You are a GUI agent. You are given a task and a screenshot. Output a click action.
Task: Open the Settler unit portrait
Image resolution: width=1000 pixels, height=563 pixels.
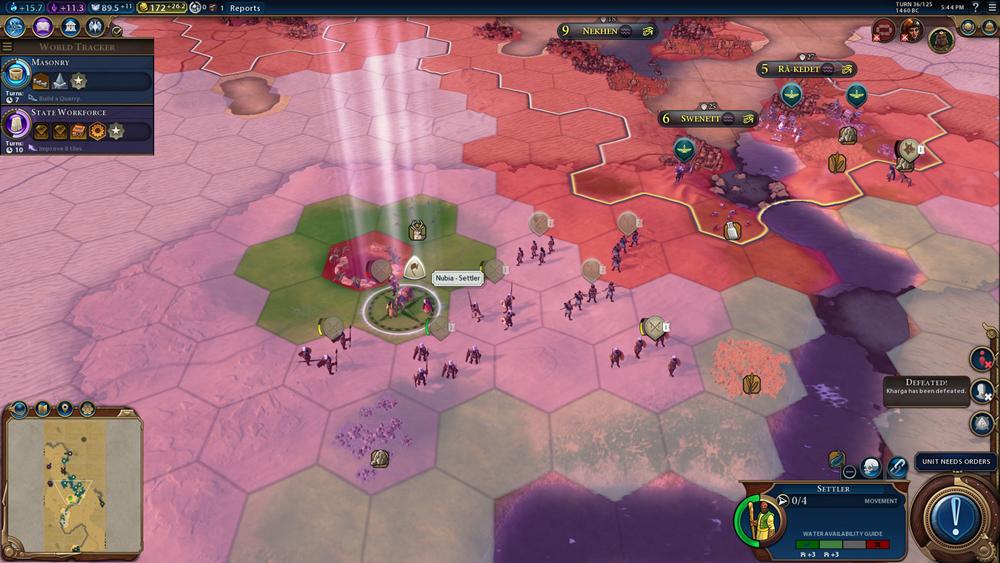click(x=760, y=521)
